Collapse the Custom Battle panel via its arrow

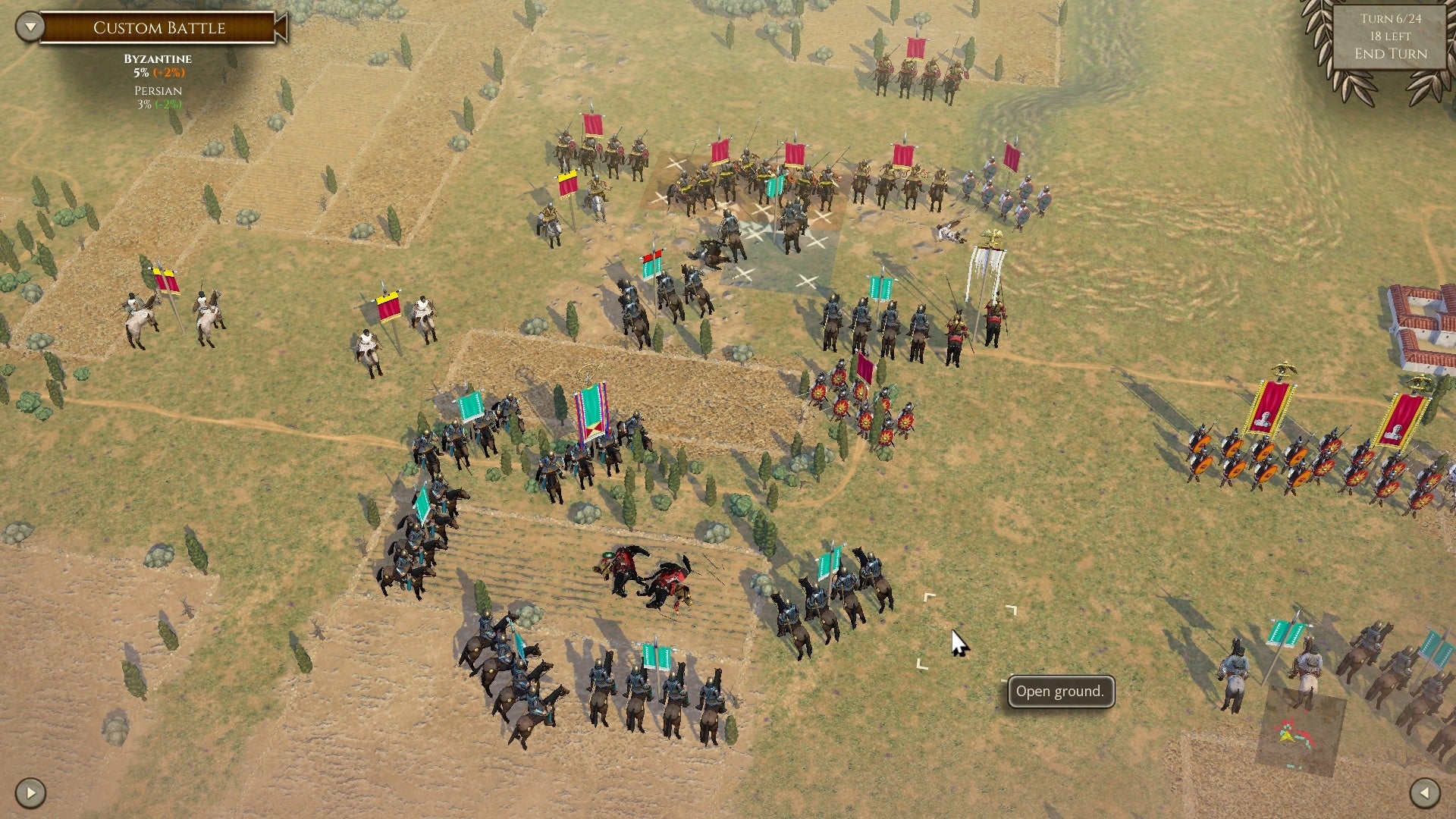click(x=29, y=26)
